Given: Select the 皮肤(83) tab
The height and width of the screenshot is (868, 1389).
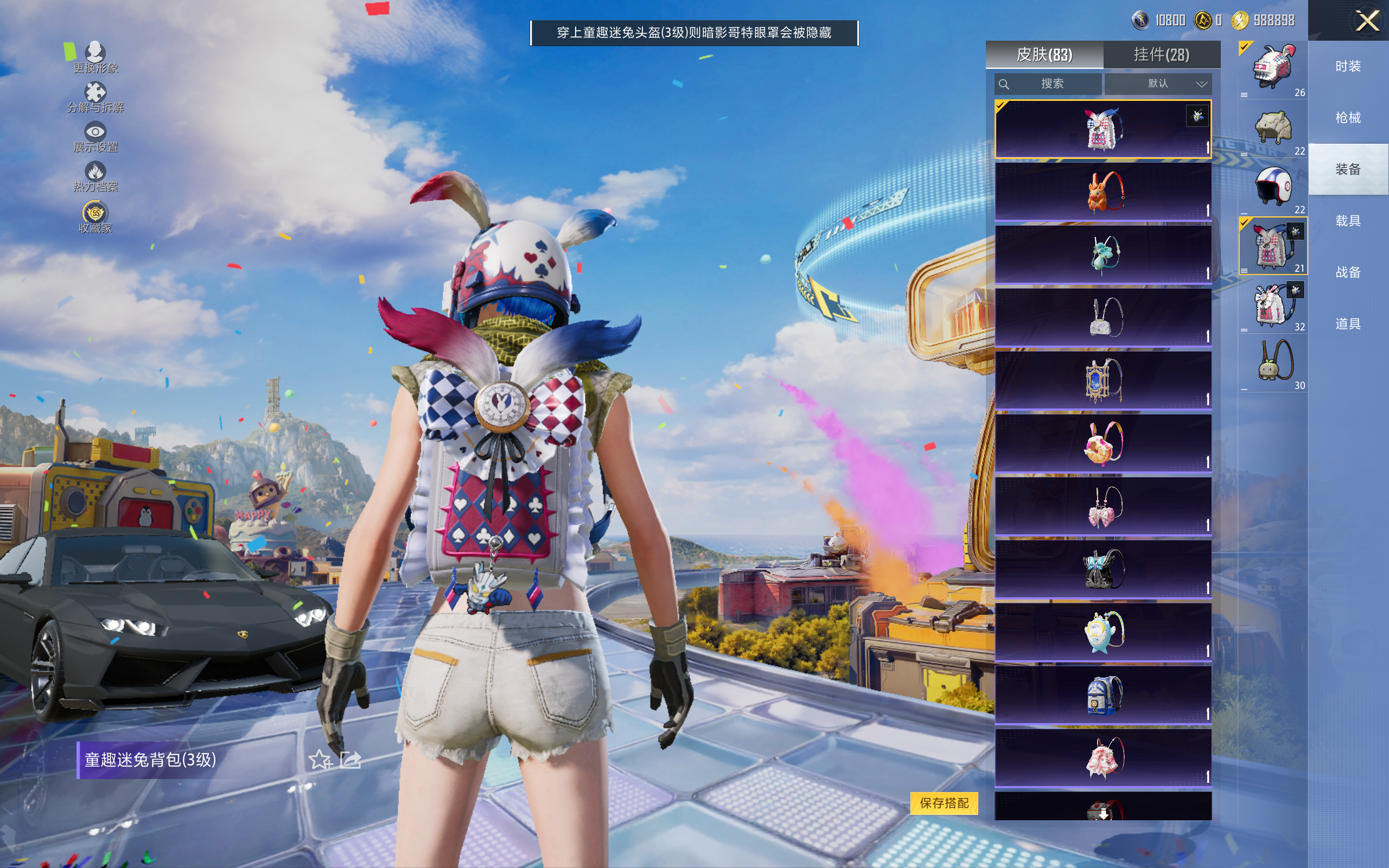Looking at the screenshot, I should (x=1044, y=55).
